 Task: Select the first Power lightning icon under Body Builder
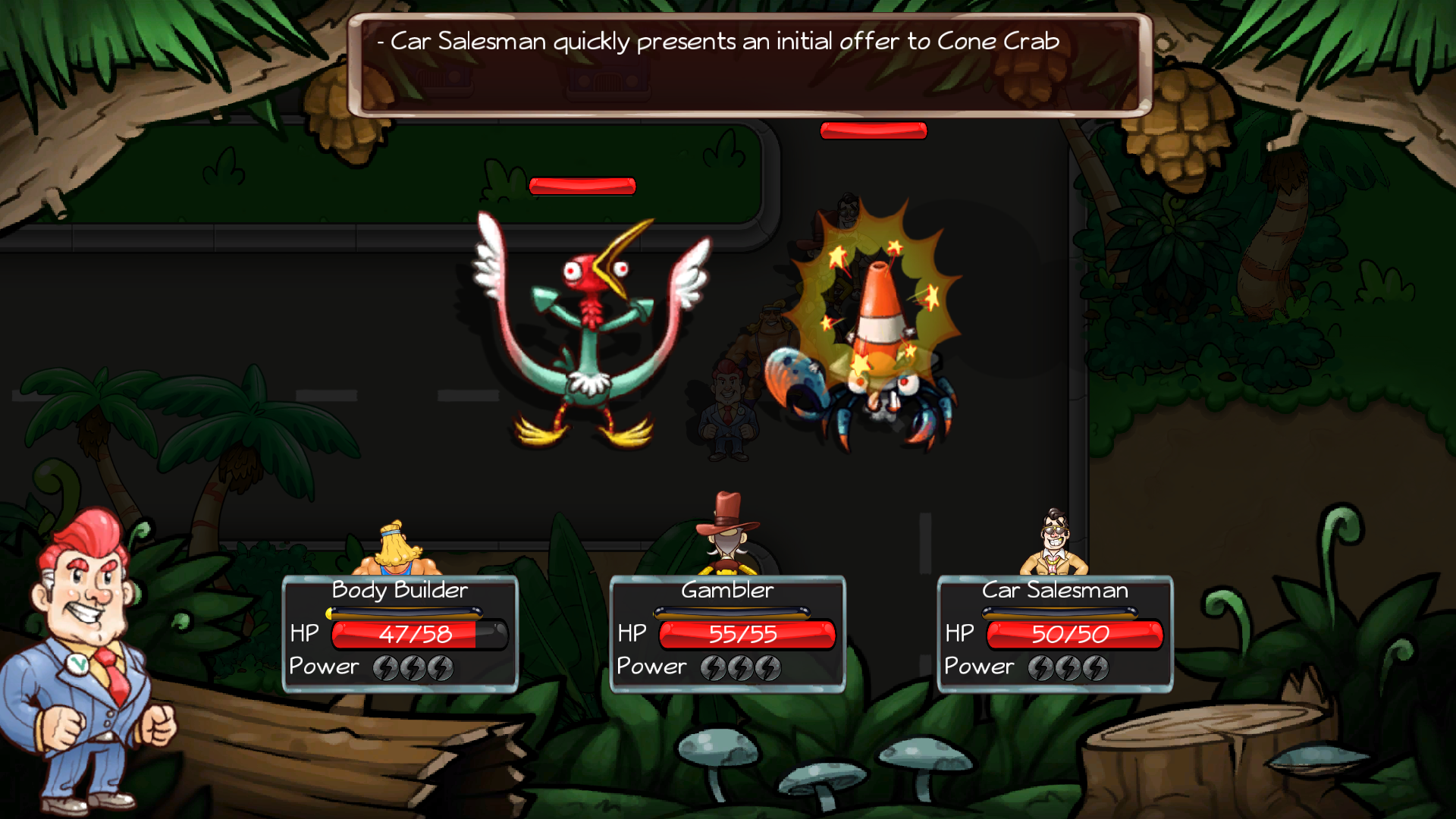click(387, 667)
